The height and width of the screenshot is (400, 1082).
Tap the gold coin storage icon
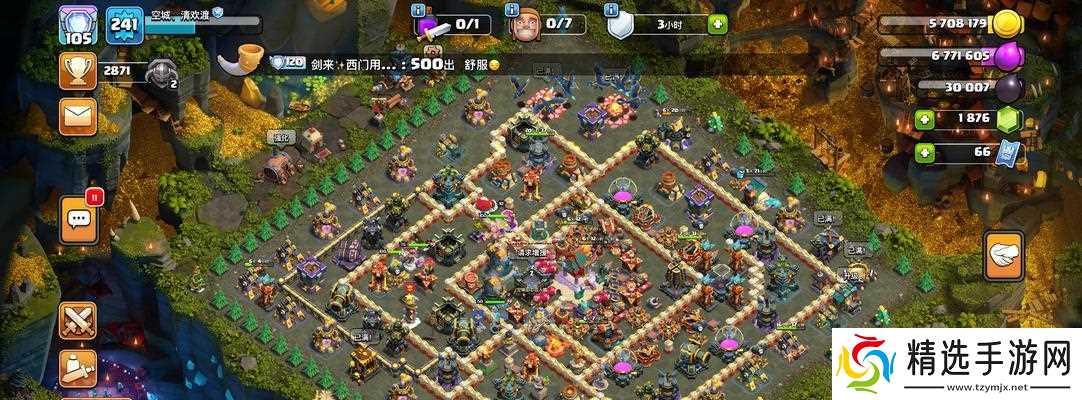click(x=1007, y=24)
